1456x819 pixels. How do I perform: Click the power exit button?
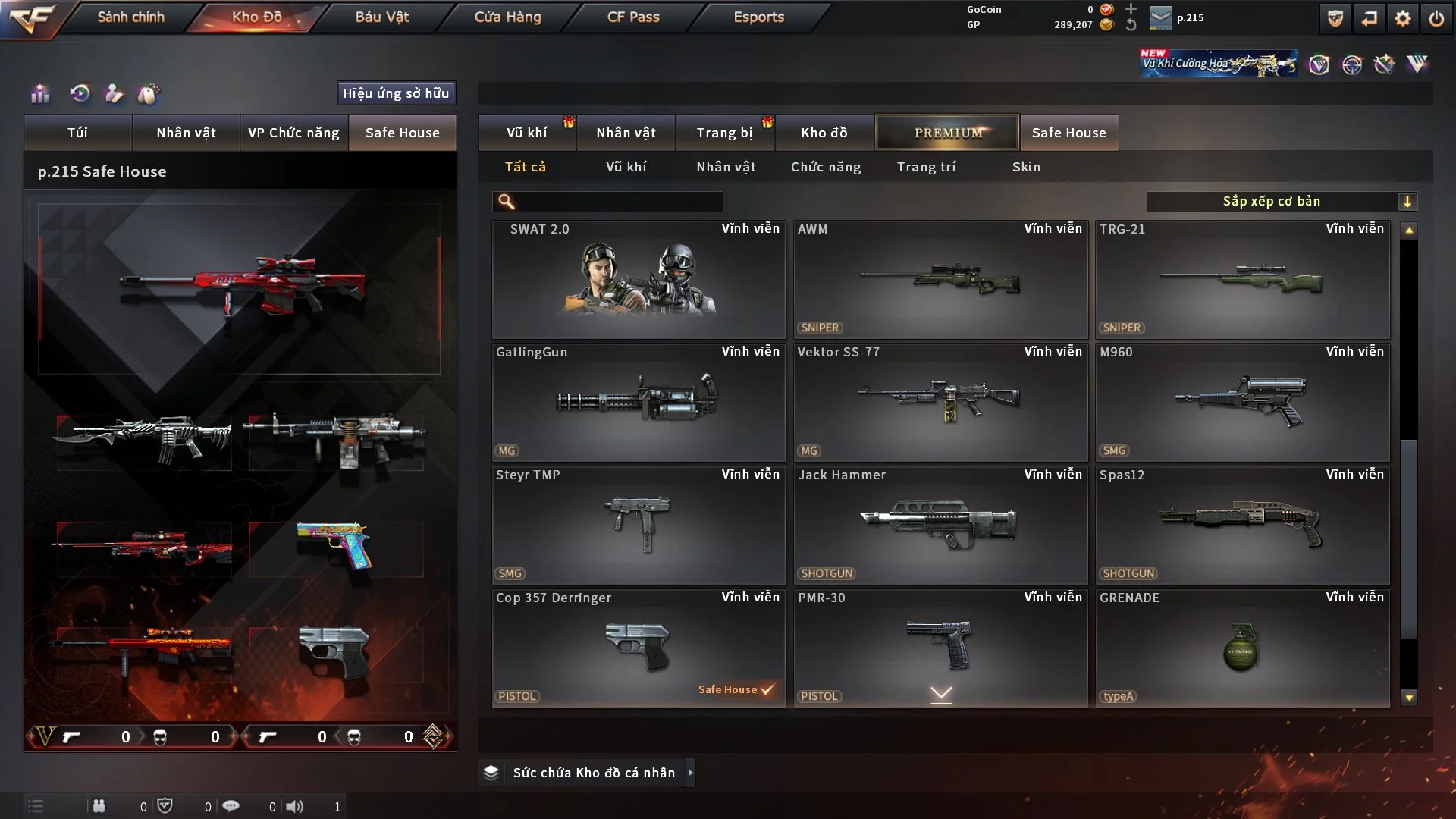click(1436, 18)
